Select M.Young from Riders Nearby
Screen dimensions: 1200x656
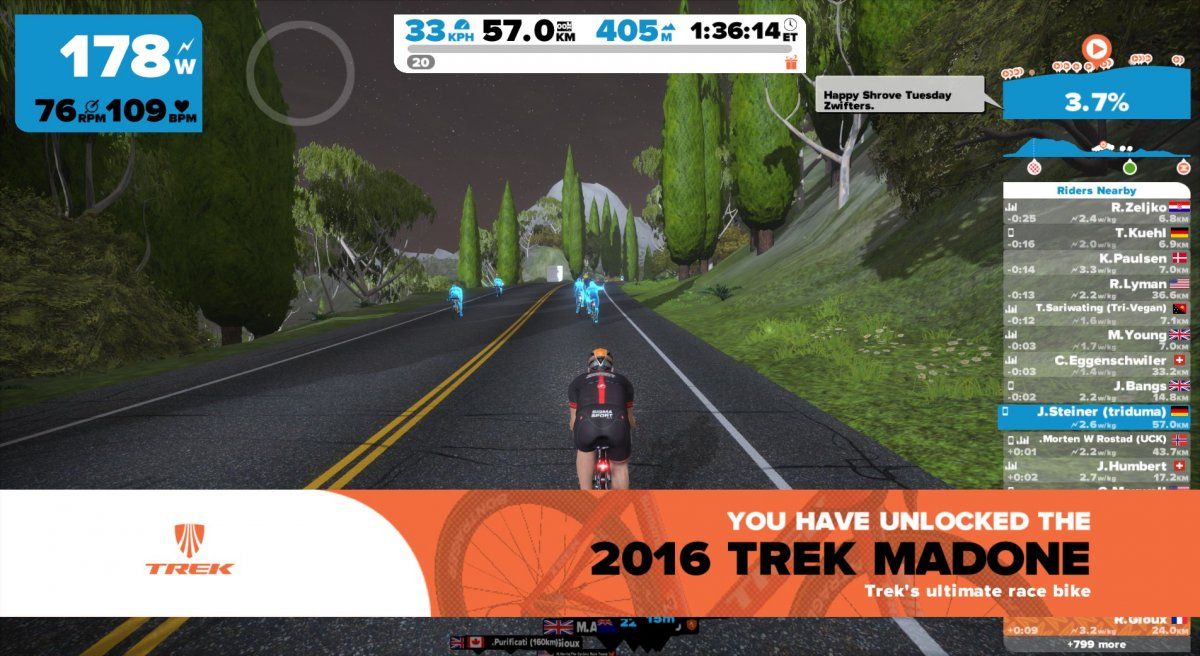point(1096,340)
